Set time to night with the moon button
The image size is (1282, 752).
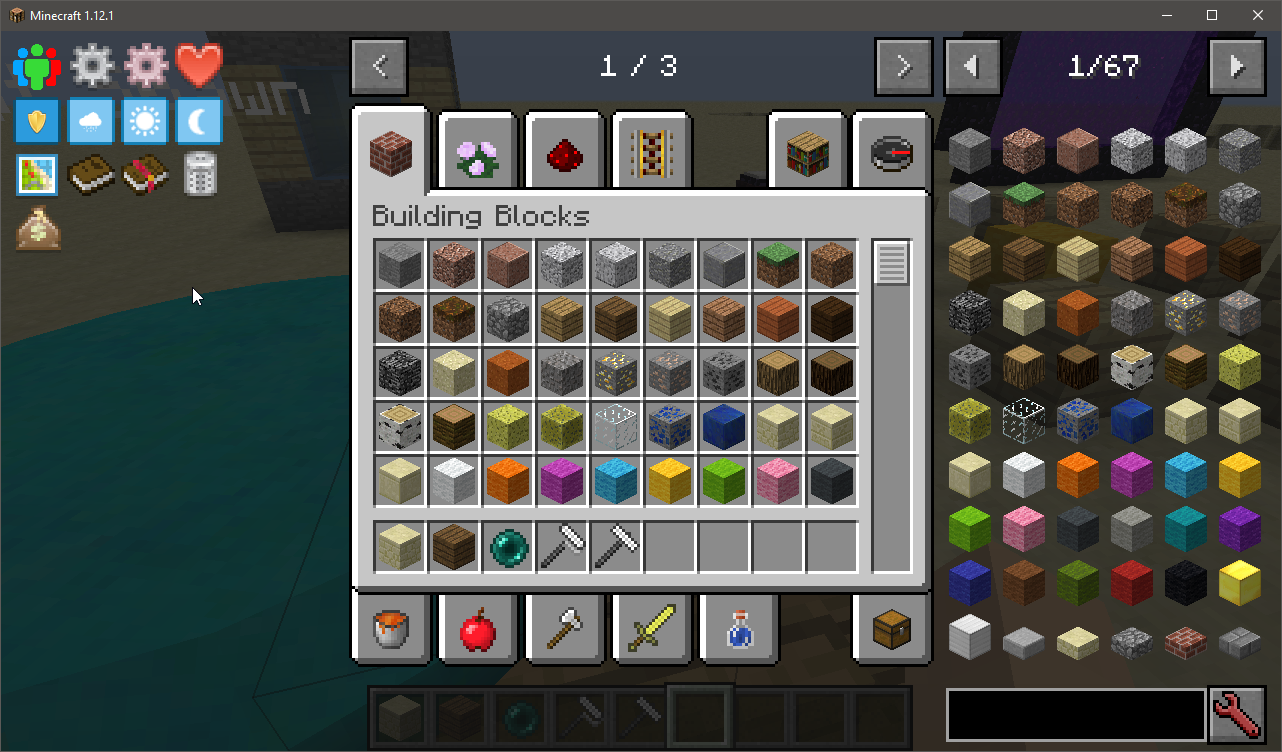pyautogui.click(x=199, y=122)
